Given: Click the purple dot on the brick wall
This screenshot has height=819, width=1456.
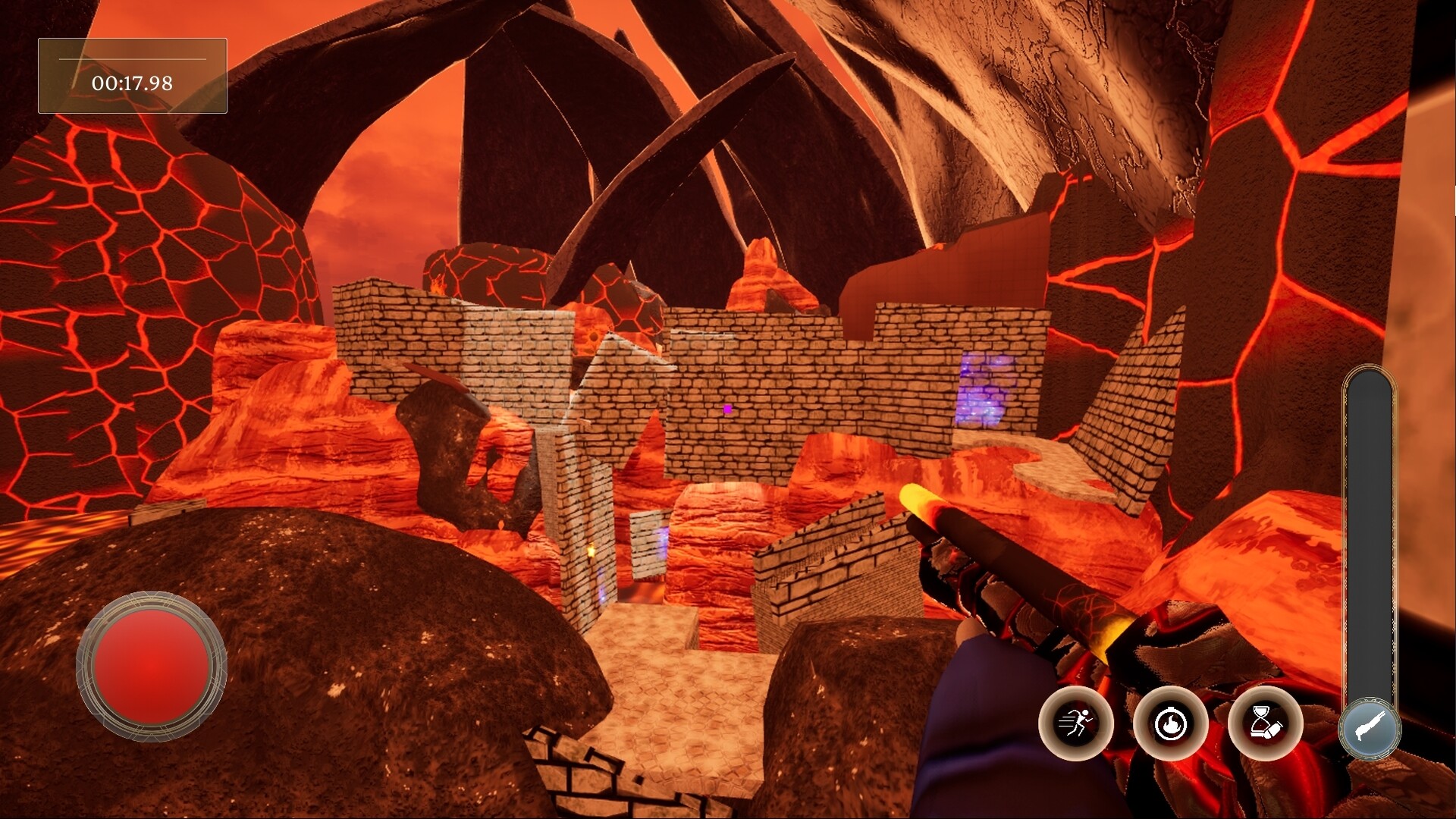Looking at the screenshot, I should click(726, 409).
